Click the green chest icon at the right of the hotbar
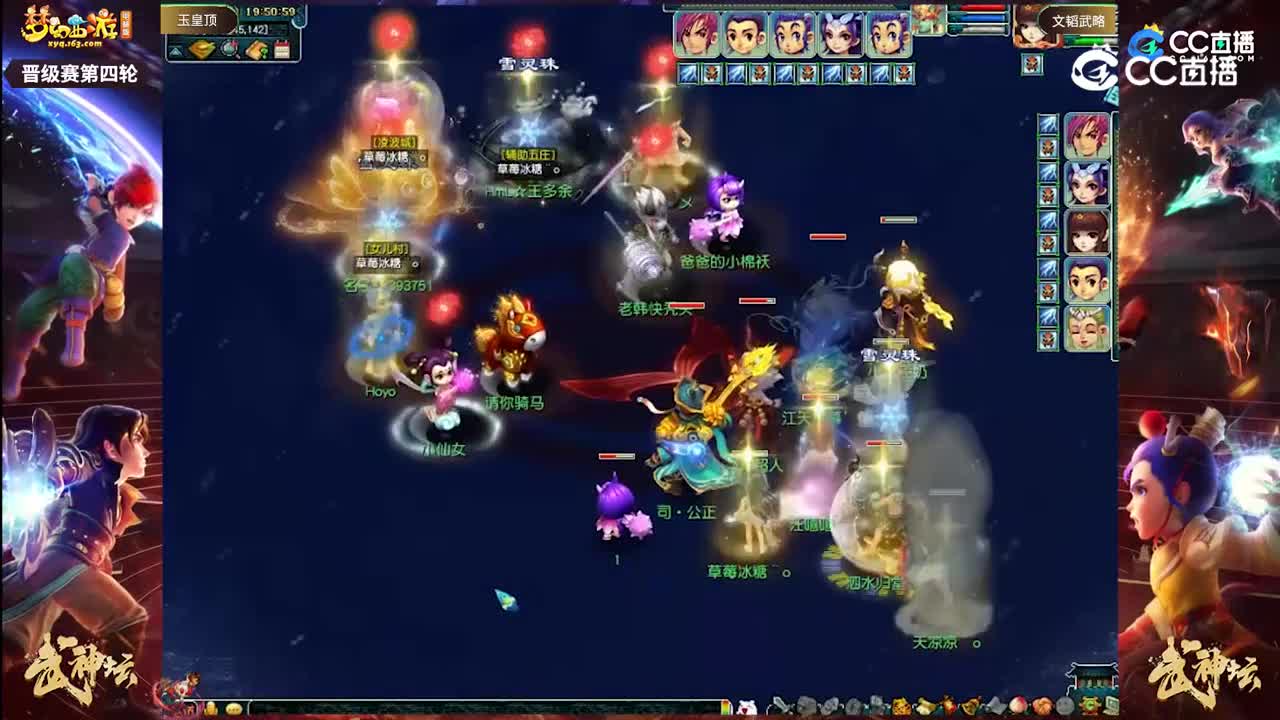The image size is (1280, 720). 1090,705
